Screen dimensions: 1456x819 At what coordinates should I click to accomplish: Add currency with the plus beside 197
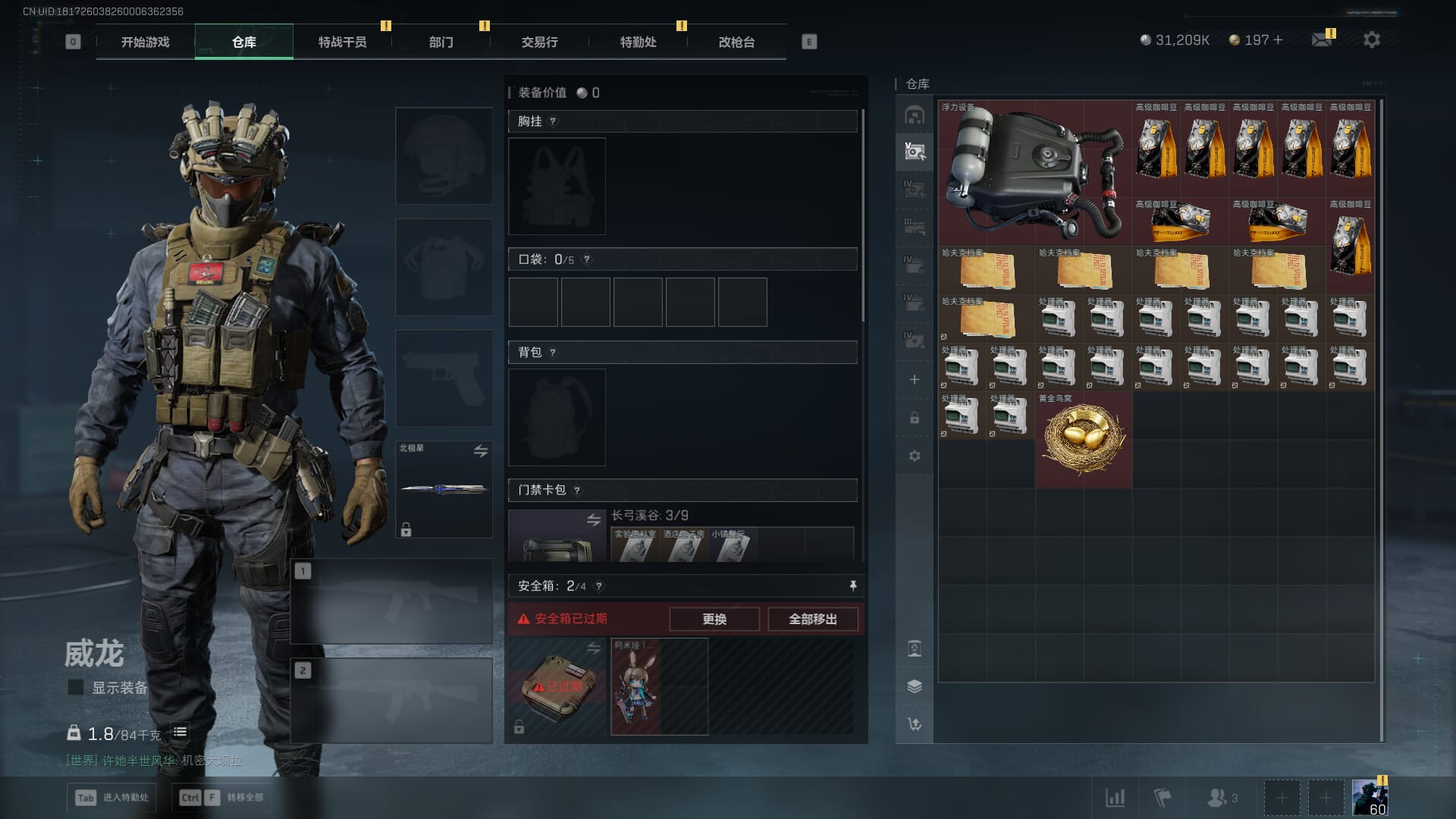click(1279, 40)
